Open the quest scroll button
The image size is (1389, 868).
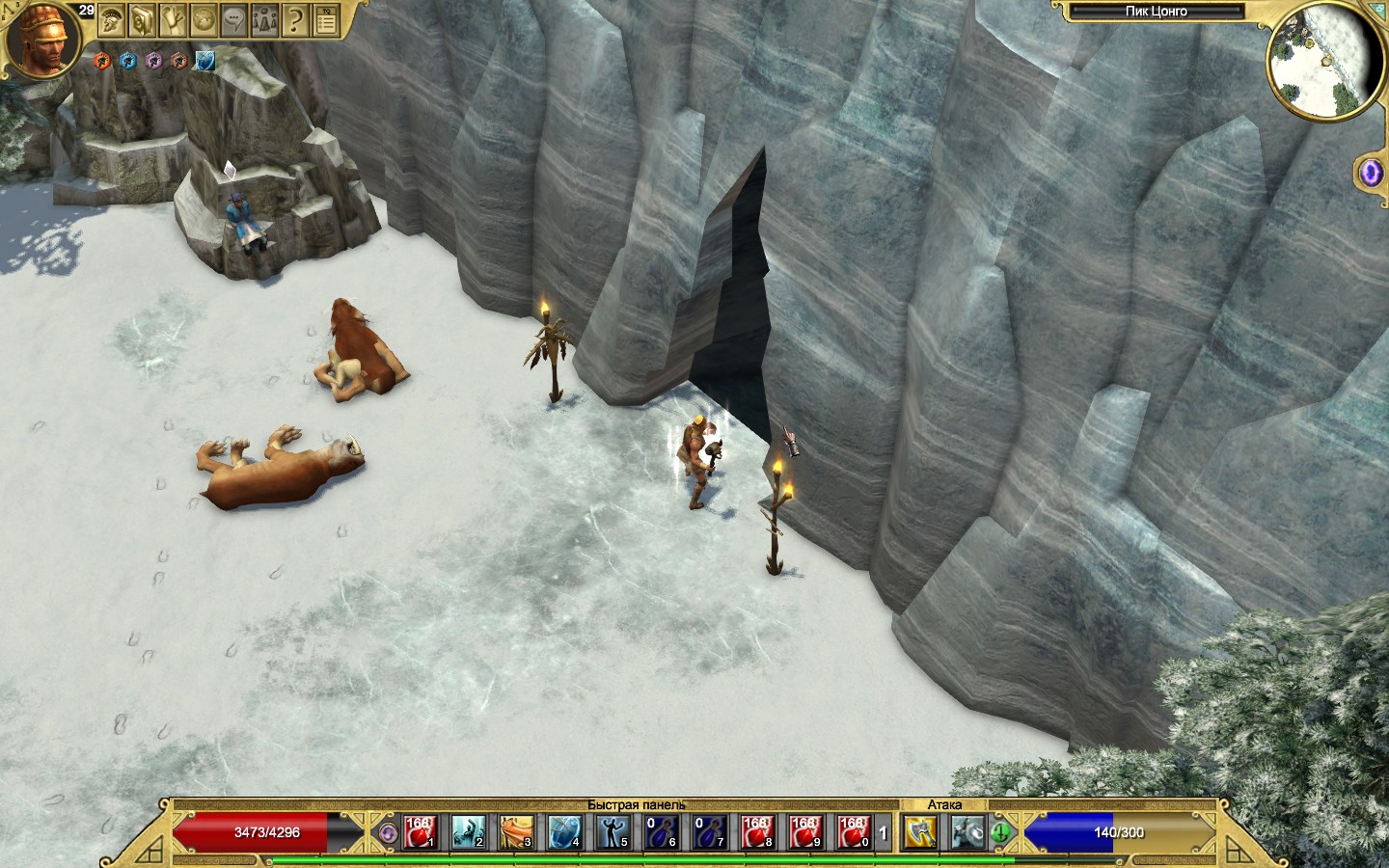pyautogui.click(x=174, y=19)
